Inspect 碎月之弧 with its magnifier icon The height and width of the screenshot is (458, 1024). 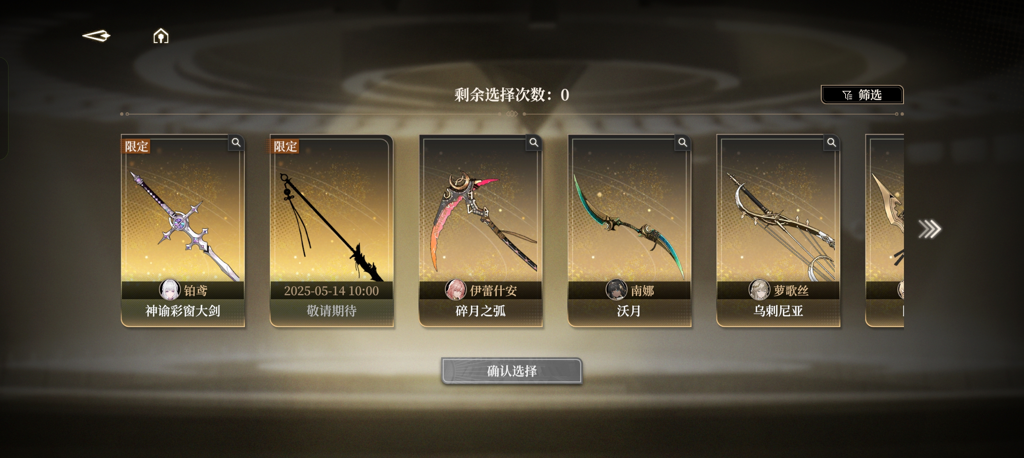coord(534,143)
